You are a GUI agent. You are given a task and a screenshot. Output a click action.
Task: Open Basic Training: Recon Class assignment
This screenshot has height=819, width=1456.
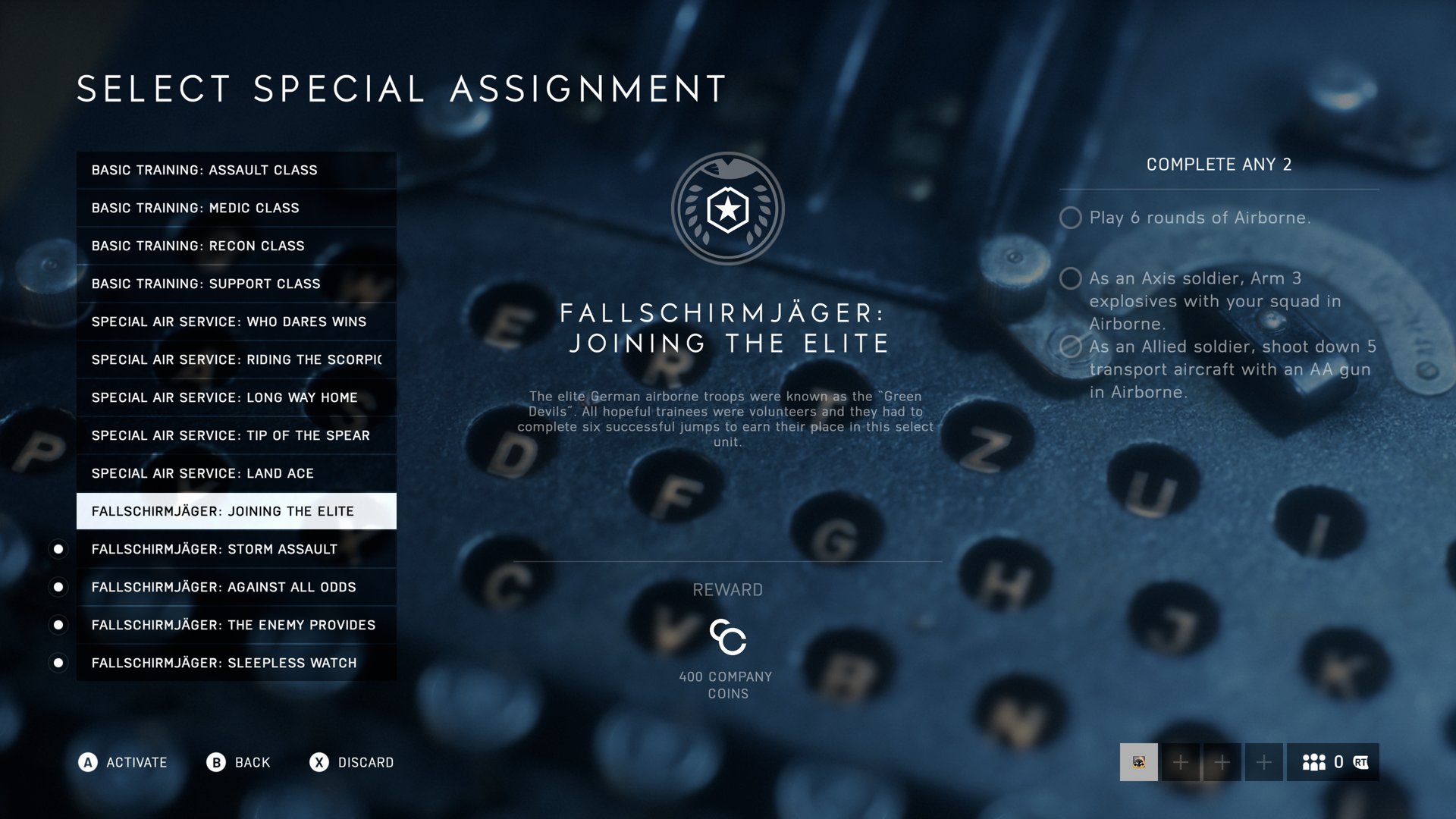point(236,246)
